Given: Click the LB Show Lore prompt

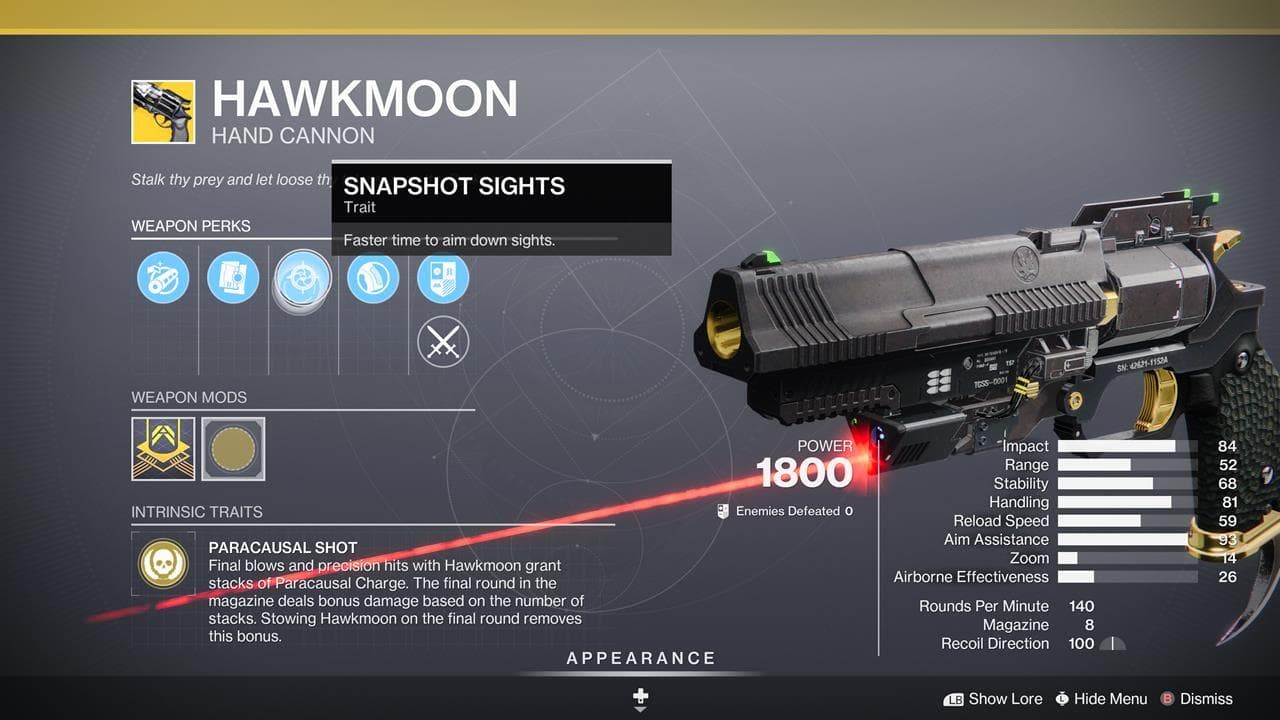Looking at the screenshot, I should tap(992, 699).
